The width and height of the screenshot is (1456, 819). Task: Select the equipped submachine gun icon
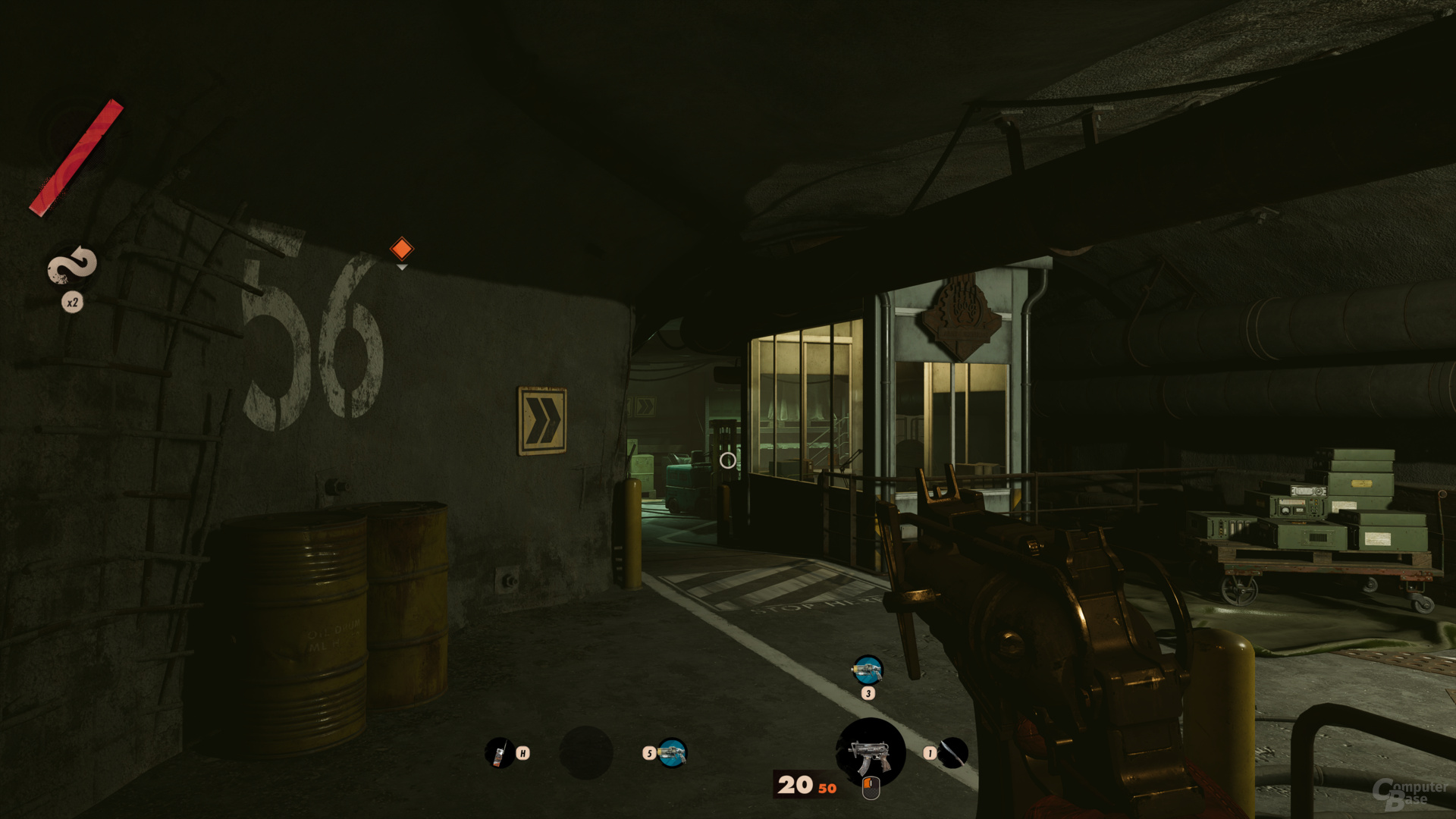coord(871,752)
